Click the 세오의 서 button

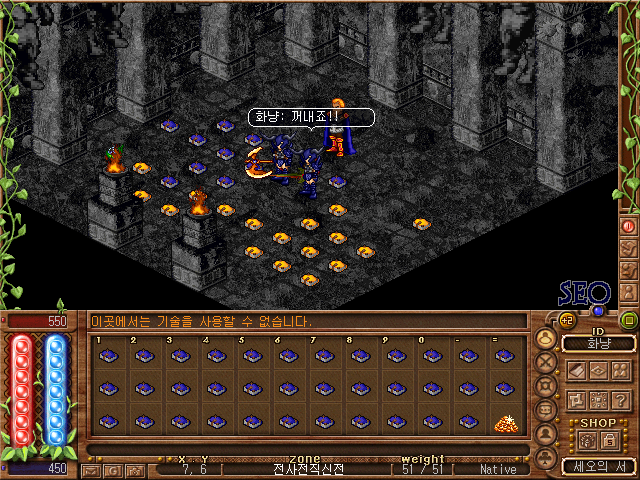tap(598, 465)
